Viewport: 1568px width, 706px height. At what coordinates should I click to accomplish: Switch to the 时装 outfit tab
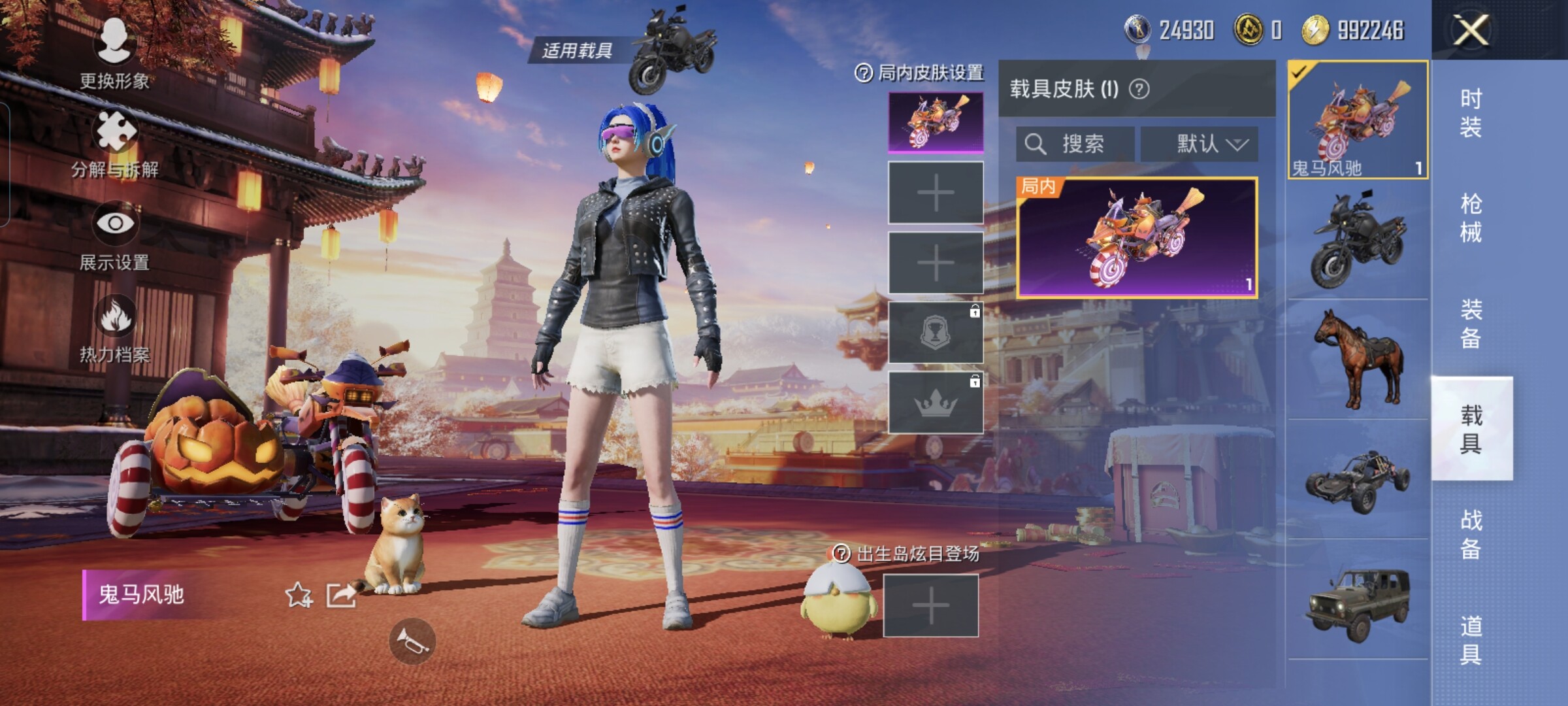pyautogui.click(x=1471, y=112)
